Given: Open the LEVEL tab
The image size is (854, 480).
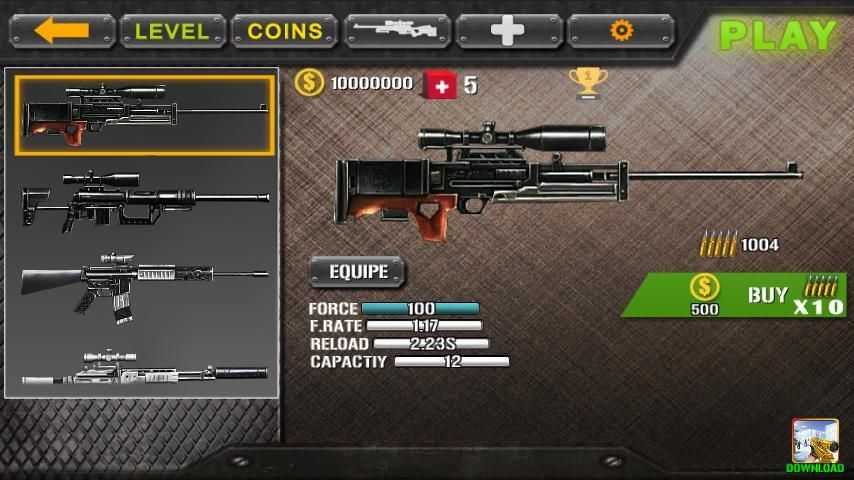Looking at the screenshot, I should 172,31.
